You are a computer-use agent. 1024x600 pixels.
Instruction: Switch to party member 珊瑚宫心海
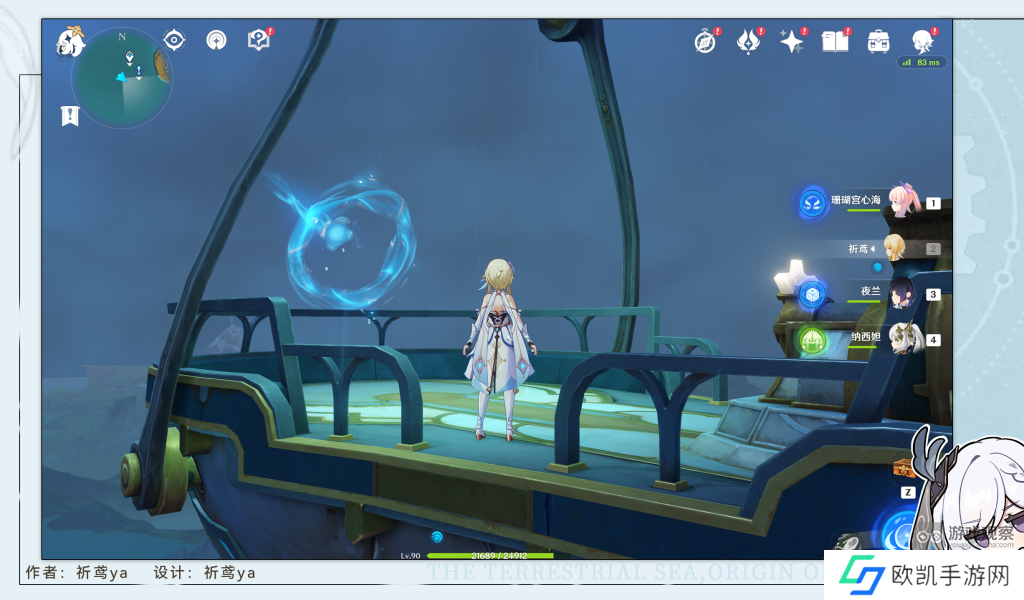pos(902,201)
